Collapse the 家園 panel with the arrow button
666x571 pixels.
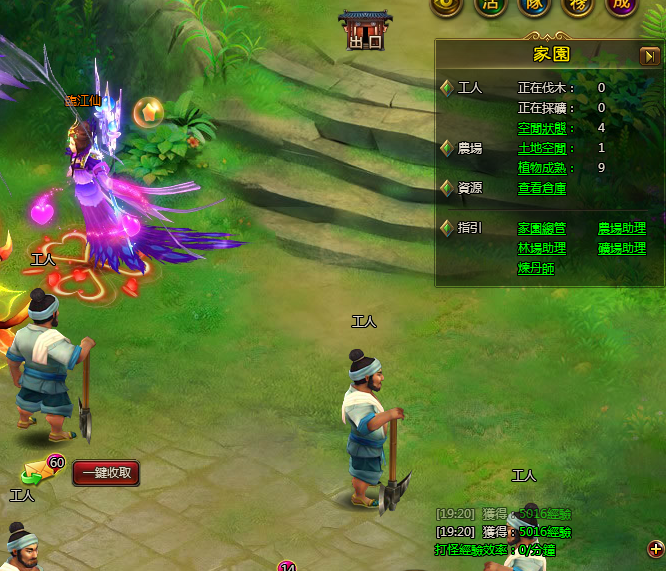pyautogui.click(x=649, y=56)
